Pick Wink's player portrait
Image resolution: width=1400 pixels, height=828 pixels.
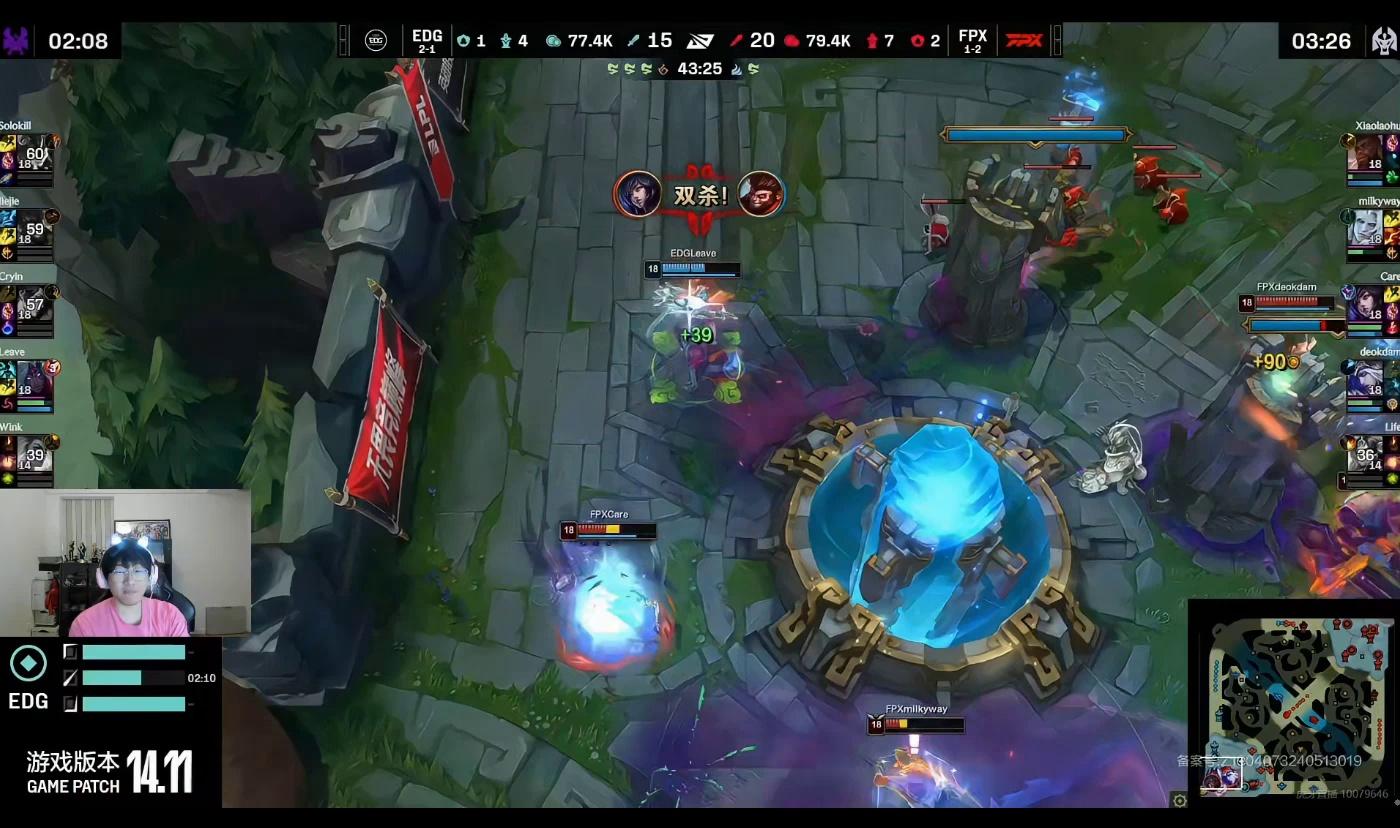click(x=35, y=455)
